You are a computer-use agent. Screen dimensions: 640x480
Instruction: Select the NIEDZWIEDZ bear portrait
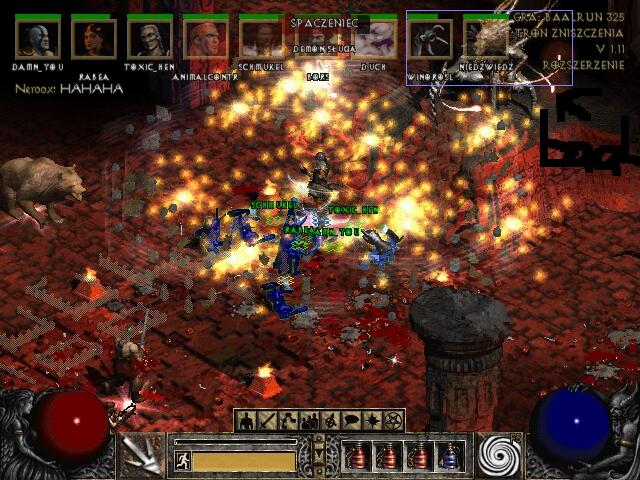pyautogui.click(x=485, y=40)
